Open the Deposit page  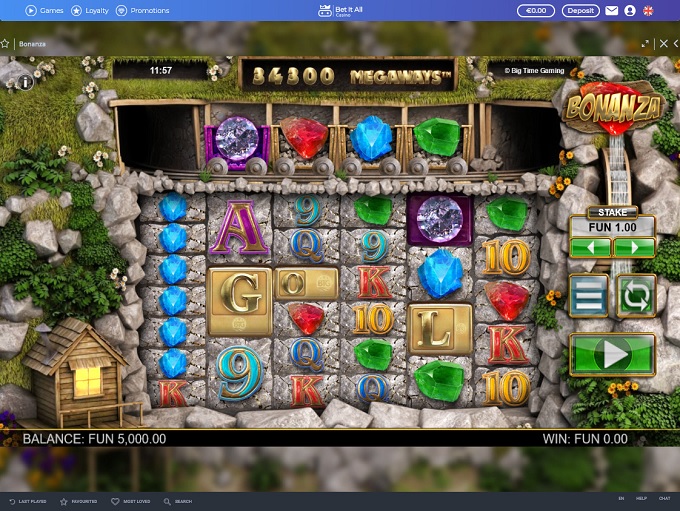580,10
